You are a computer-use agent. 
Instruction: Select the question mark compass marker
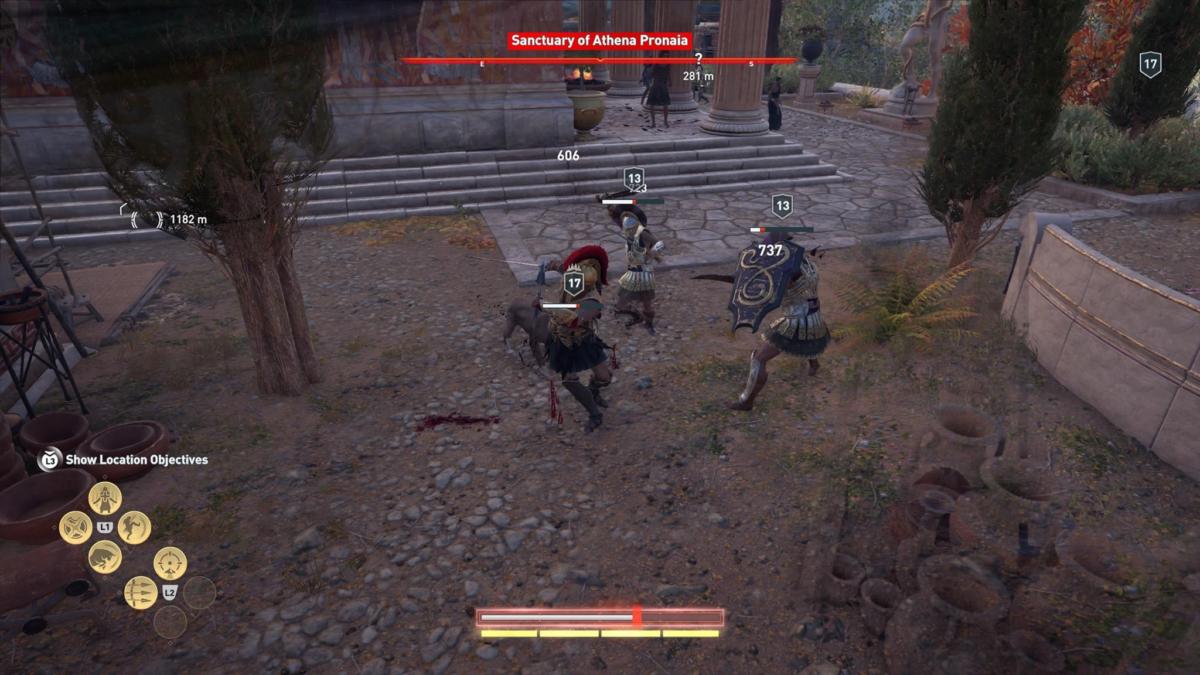click(698, 60)
